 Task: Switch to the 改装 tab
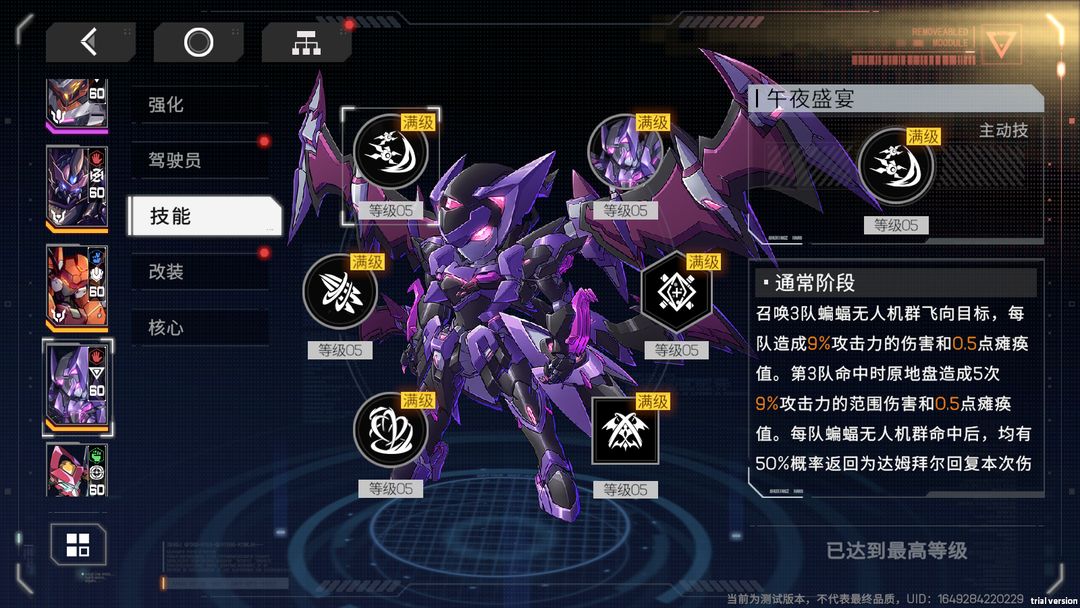pos(200,272)
